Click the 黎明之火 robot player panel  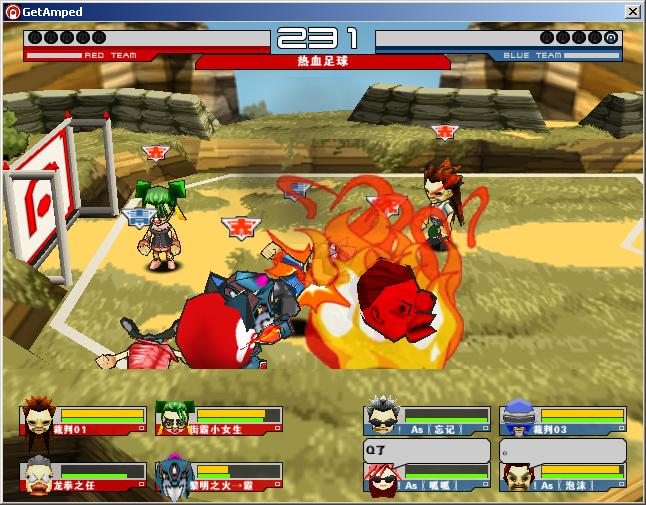pyautogui.click(x=219, y=478)
